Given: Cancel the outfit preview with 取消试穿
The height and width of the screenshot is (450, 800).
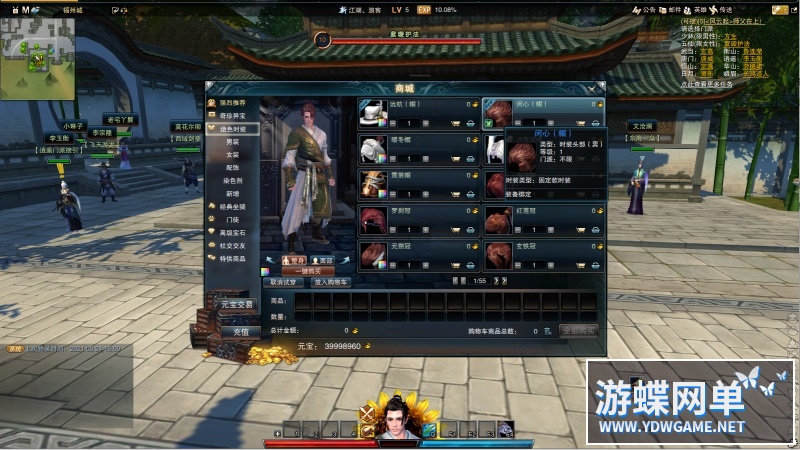Looking at the screenshot, I should (x=283, y=282).
